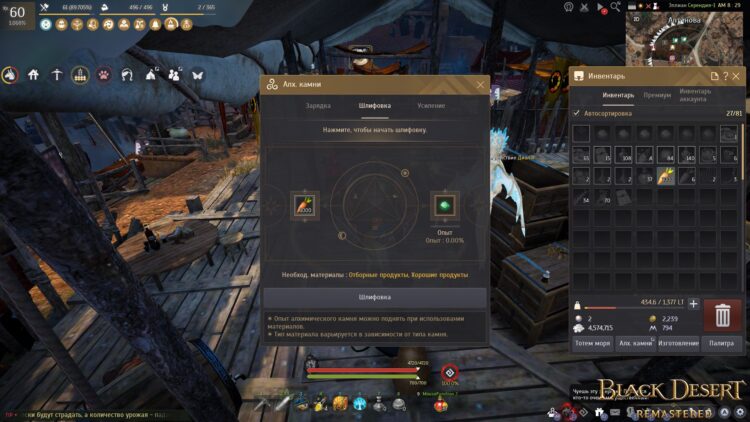Open the Палитра panel
This screenshot has width=750, height=422.
pyautogui.click(x=722, y=343)
